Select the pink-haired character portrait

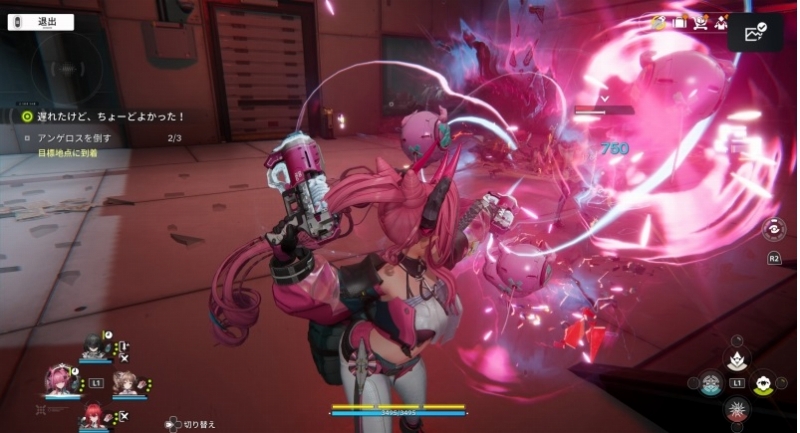(x=61, y=381)
